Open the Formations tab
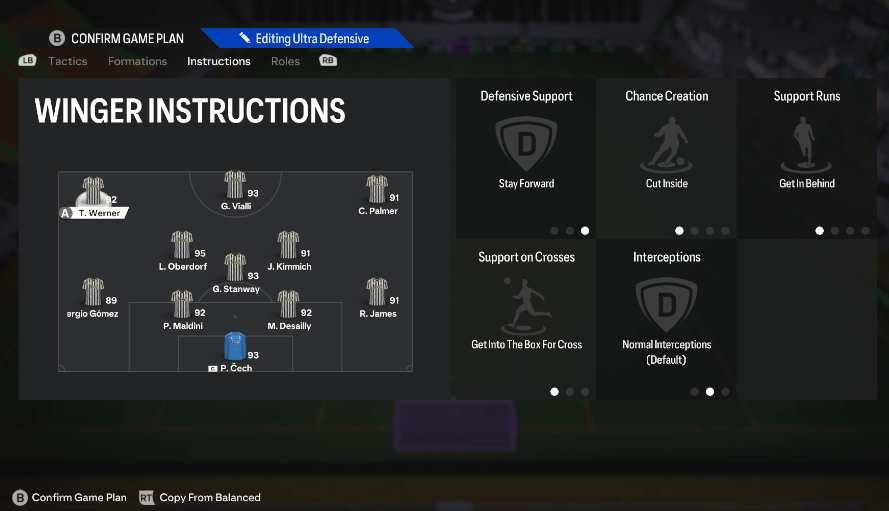 pyautogui.click(x=137, y=61)
